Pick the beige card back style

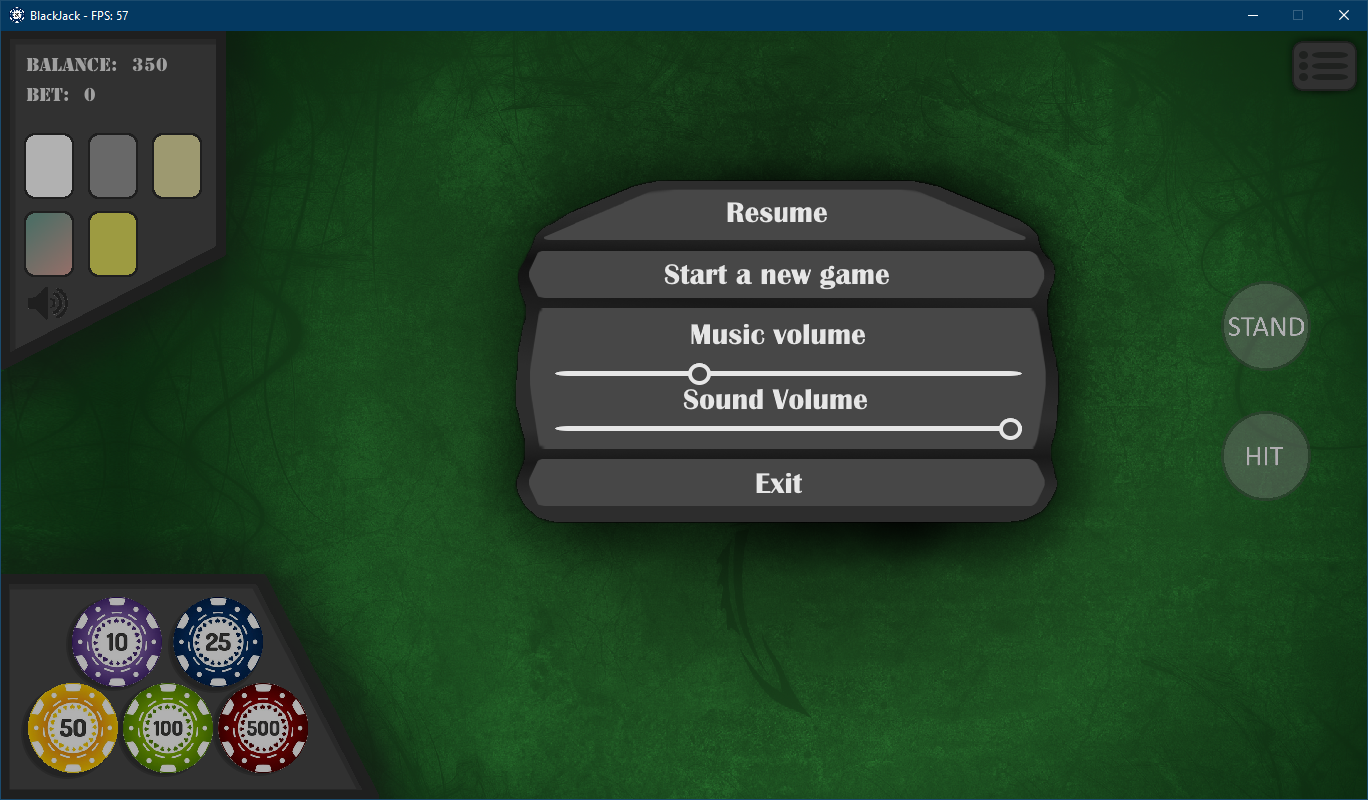(176, 166)
